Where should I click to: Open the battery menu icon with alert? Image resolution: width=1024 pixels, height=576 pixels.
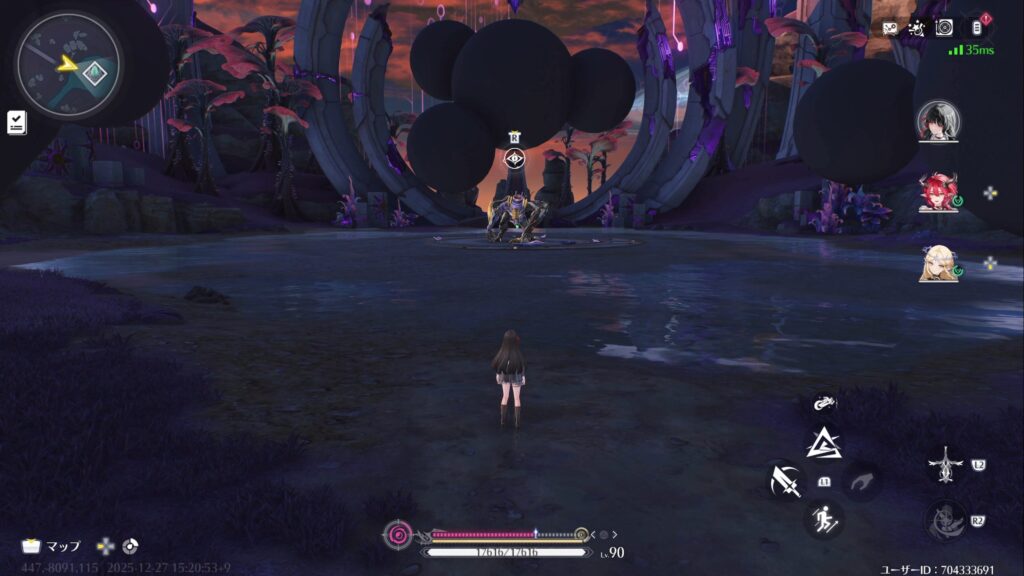coord(975,27)
